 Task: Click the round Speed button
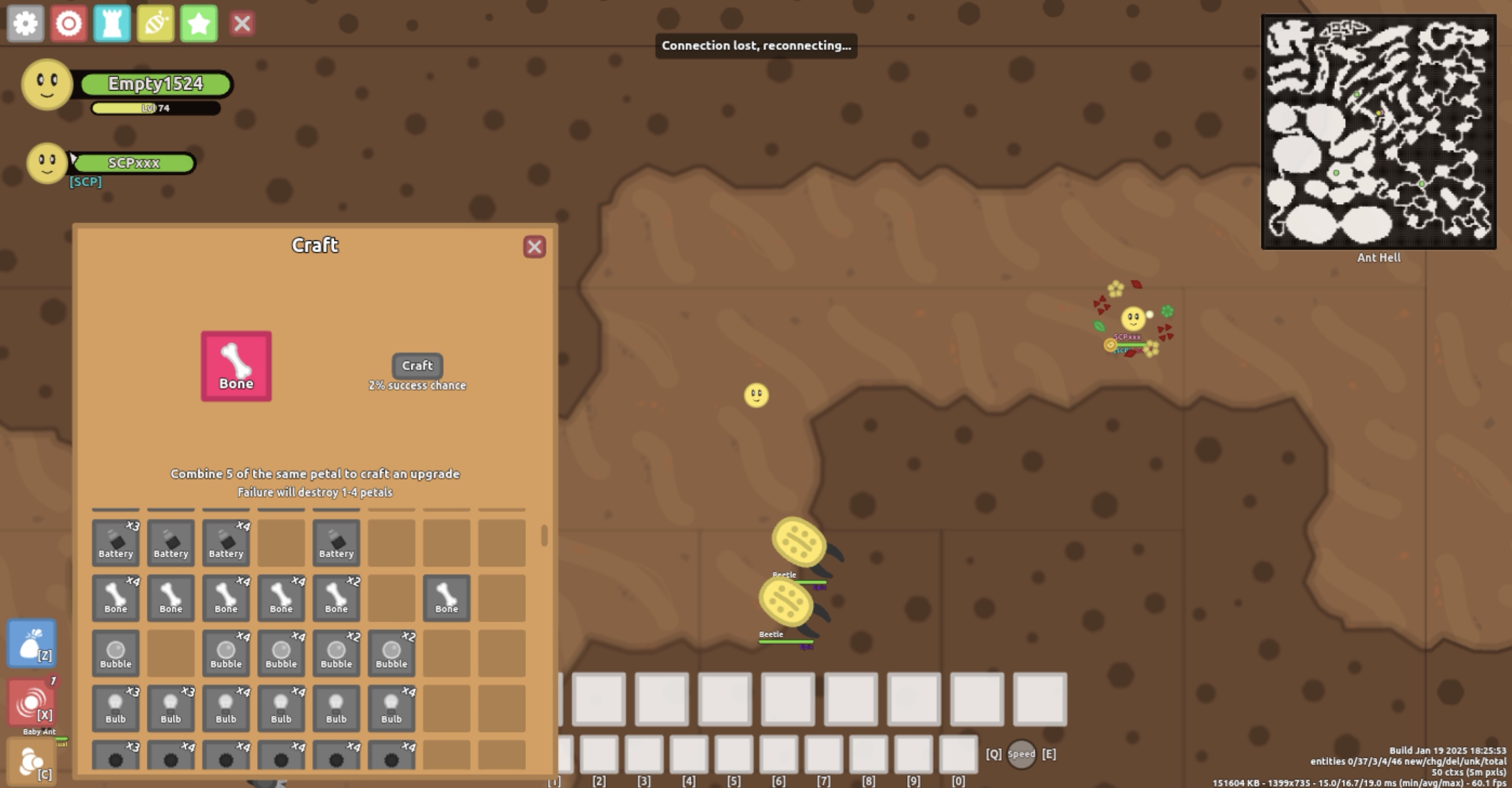[1021, 754]
